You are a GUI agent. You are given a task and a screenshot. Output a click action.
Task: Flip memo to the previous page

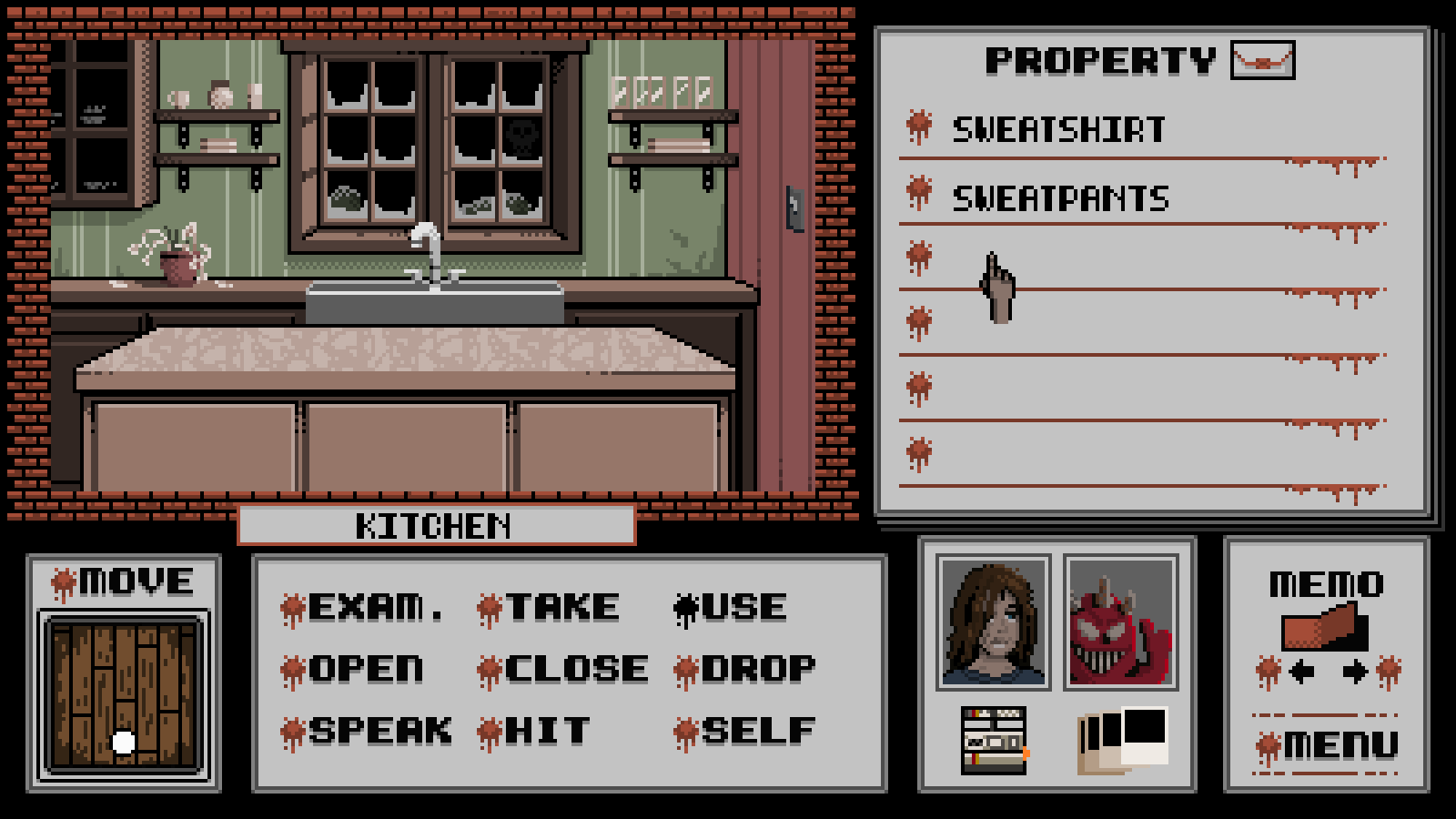click(x=1301, y=672)
